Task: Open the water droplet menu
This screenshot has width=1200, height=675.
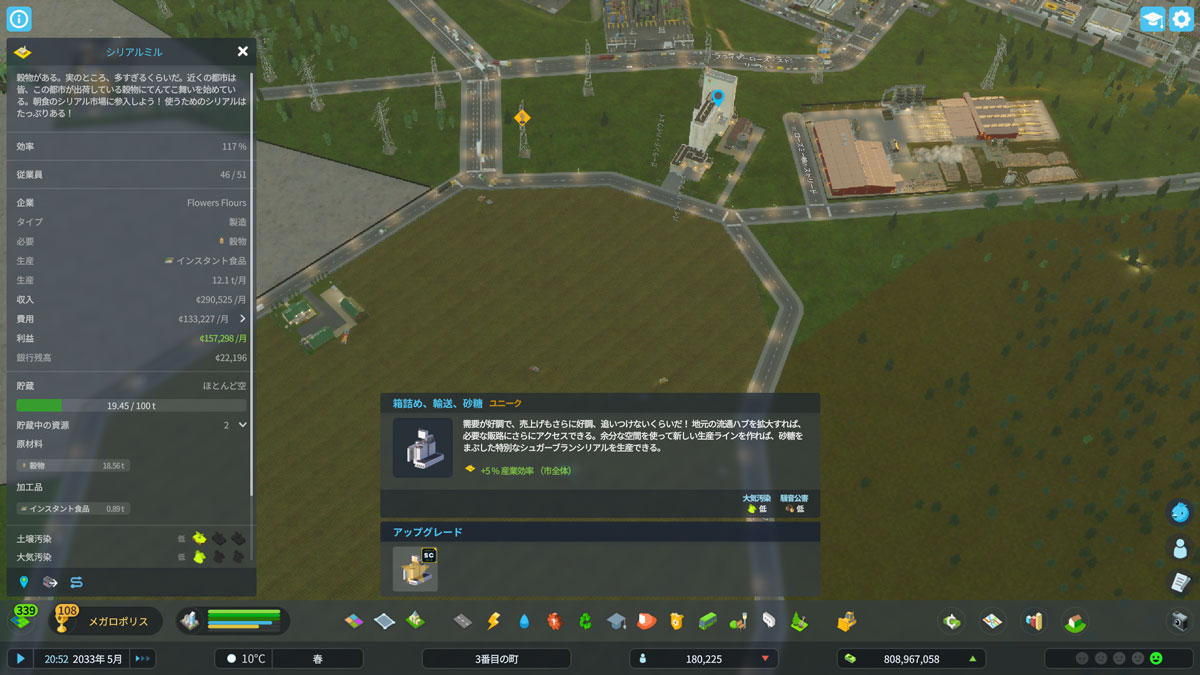Action: (524, 621)
